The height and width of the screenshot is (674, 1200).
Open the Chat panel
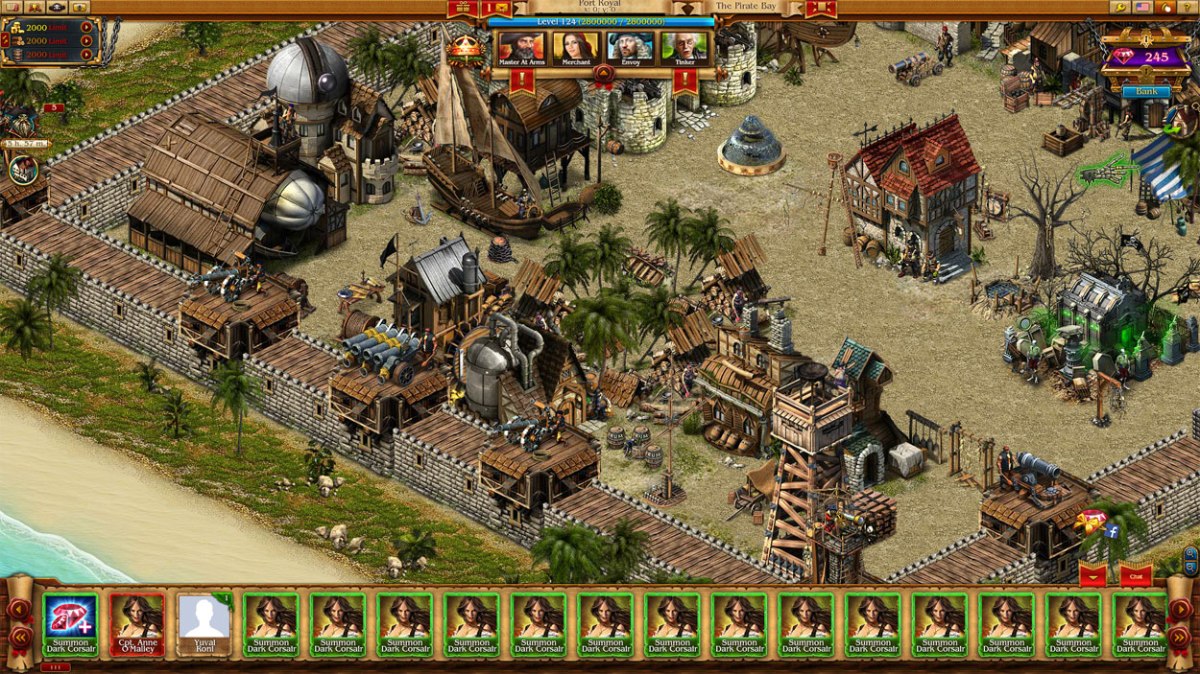click(1136, 576)
